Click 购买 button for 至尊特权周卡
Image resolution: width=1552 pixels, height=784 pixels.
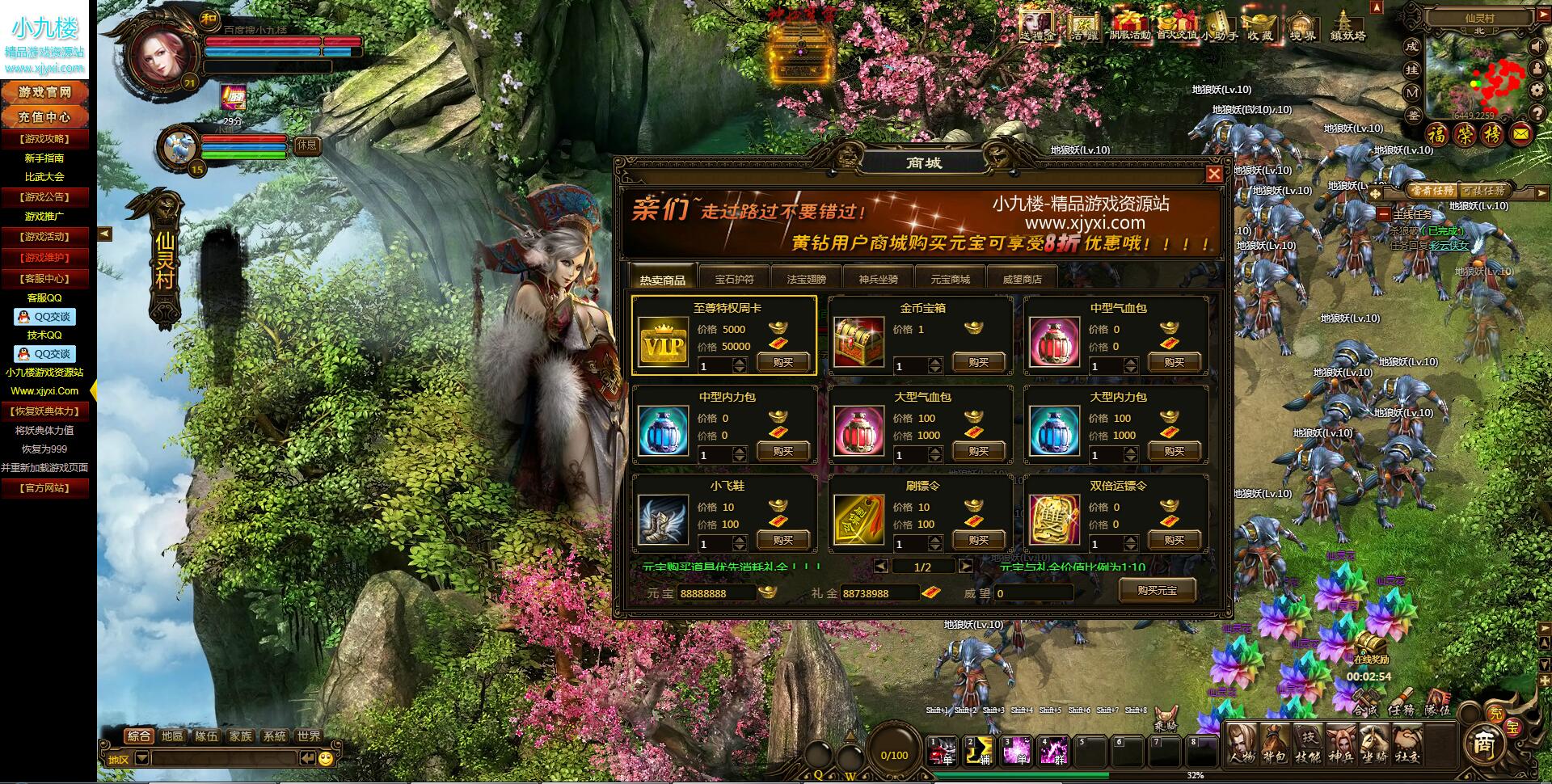coord(784,364)
